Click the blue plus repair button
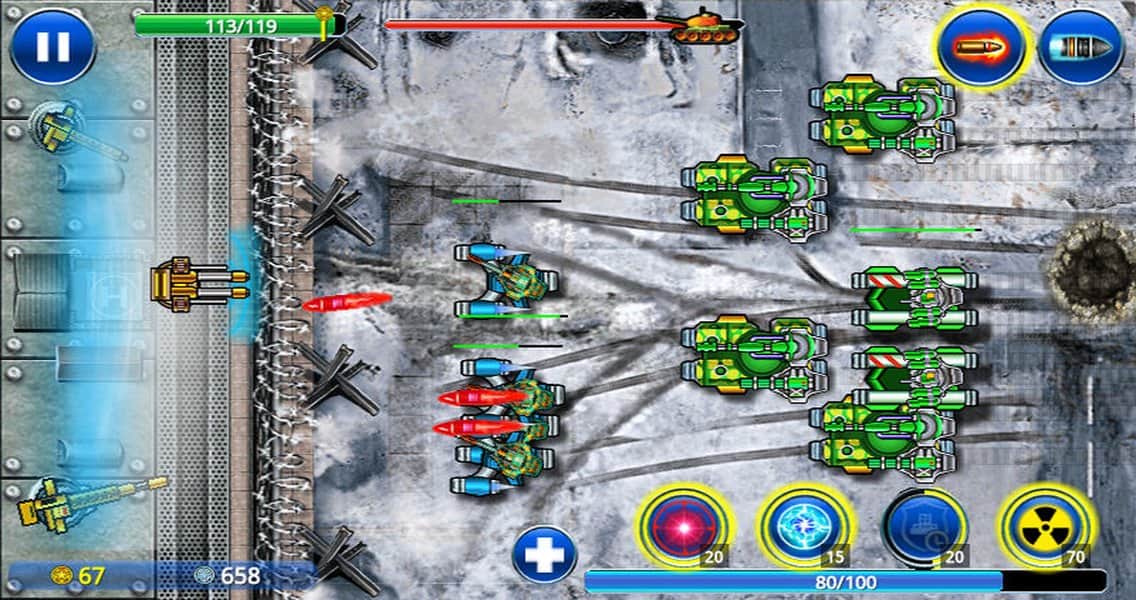The height and width of the screenshot is (600, 1136). (544, 553)
